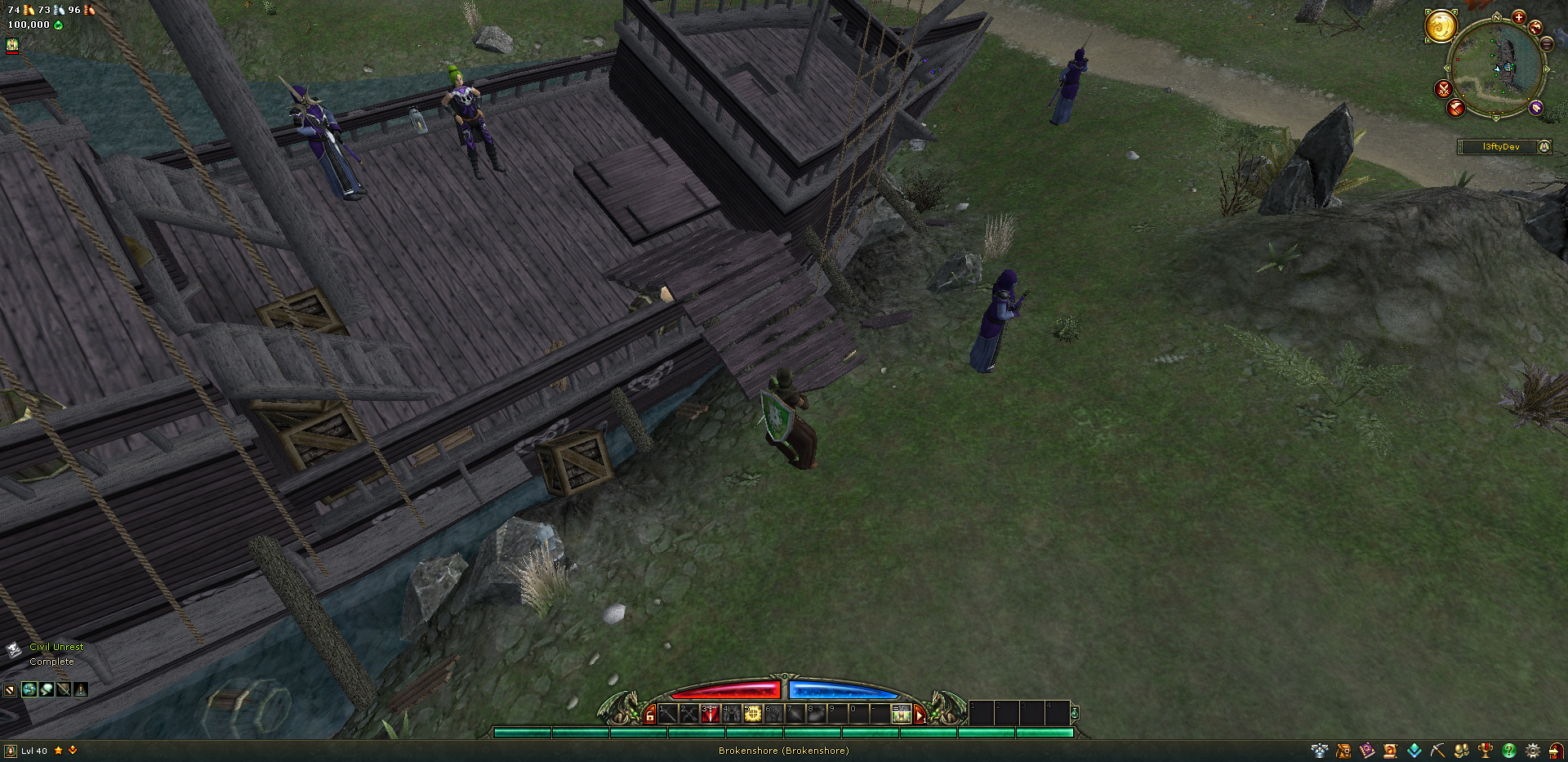The width and height of the screenshot is (1568, 762).
Task: Toggle the crossed-swords PvP icon beside minimap
Action: tap(1444, 88)
